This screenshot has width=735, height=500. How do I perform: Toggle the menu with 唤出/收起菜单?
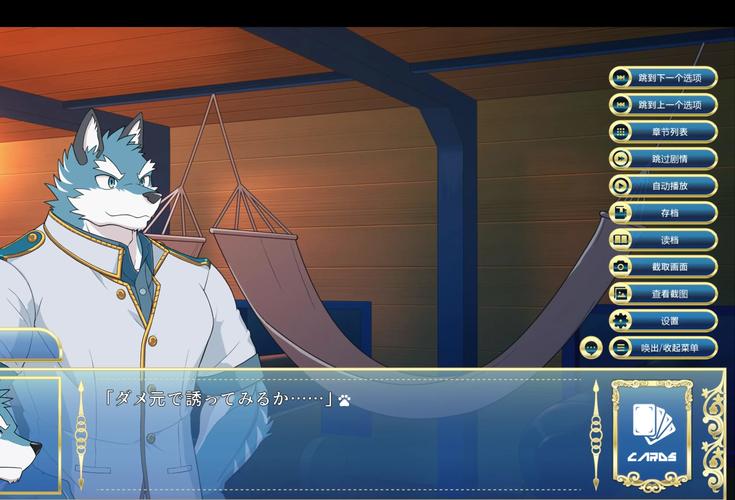tap(663, 348)
